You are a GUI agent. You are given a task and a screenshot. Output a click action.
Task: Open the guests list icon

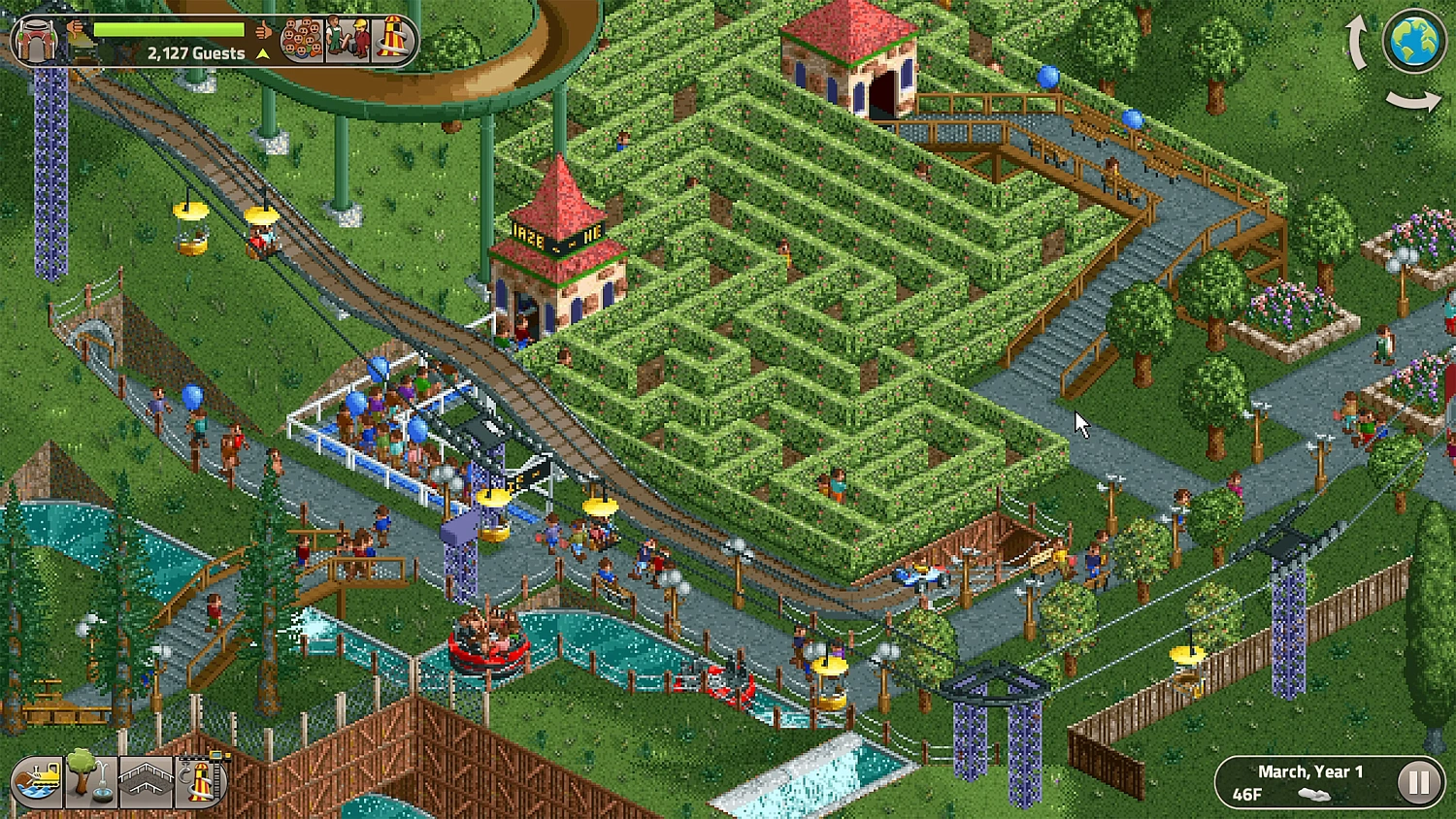(302, 39)
